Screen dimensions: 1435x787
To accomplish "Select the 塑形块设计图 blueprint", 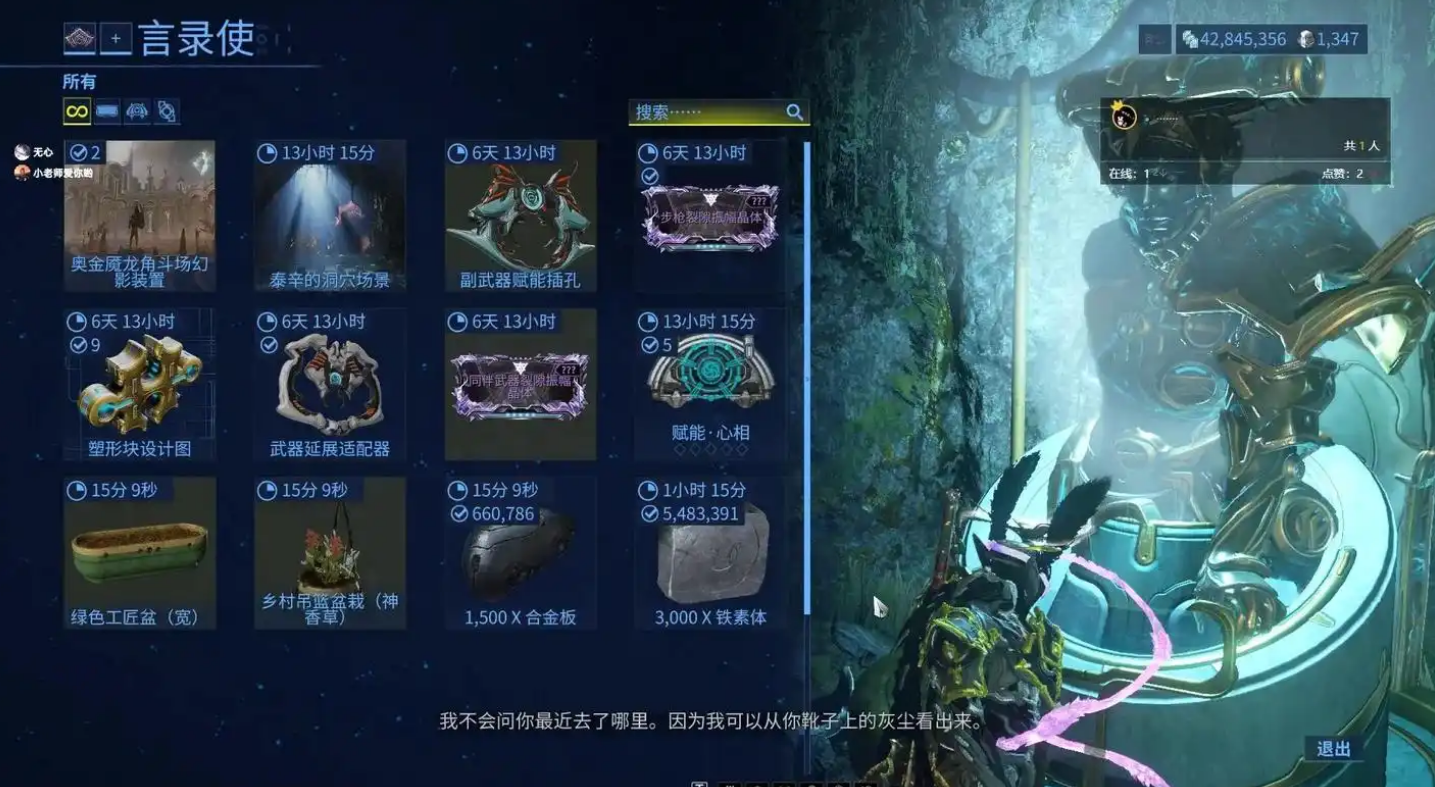I will [139, 385].
